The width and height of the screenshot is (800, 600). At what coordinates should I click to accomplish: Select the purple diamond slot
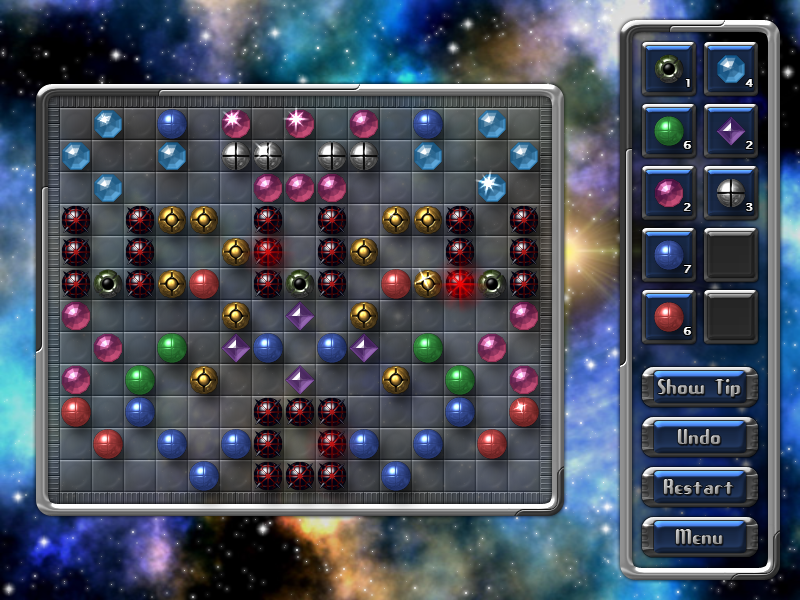[730, 131]
